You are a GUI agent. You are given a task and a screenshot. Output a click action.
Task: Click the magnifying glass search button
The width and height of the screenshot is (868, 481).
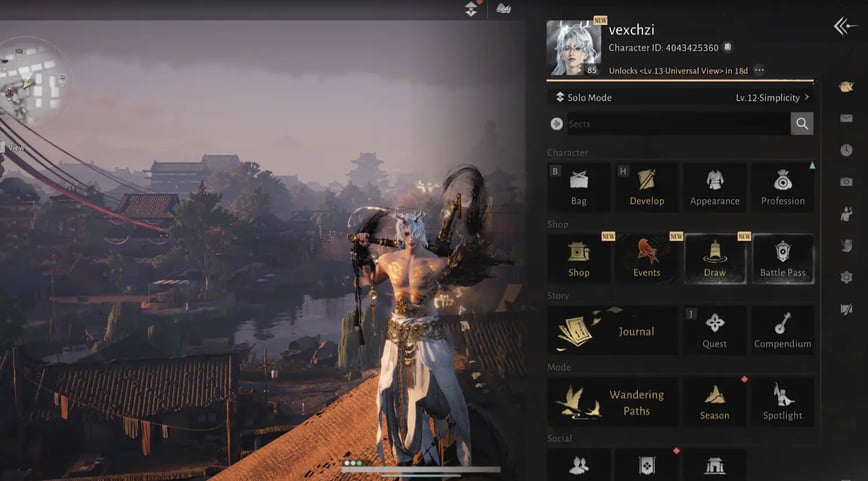coord(801,124)
